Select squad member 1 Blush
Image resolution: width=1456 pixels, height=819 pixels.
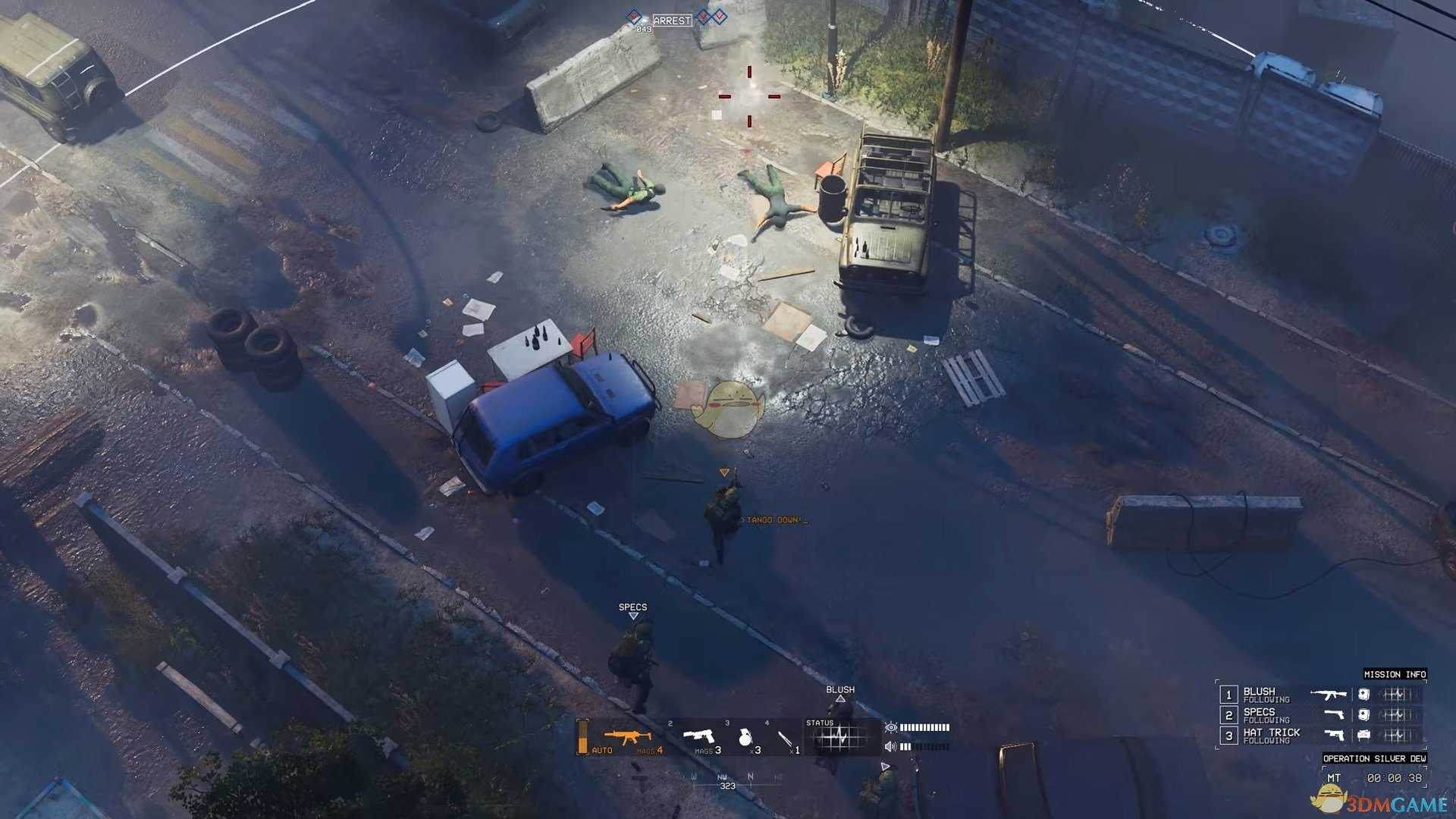1259,694
